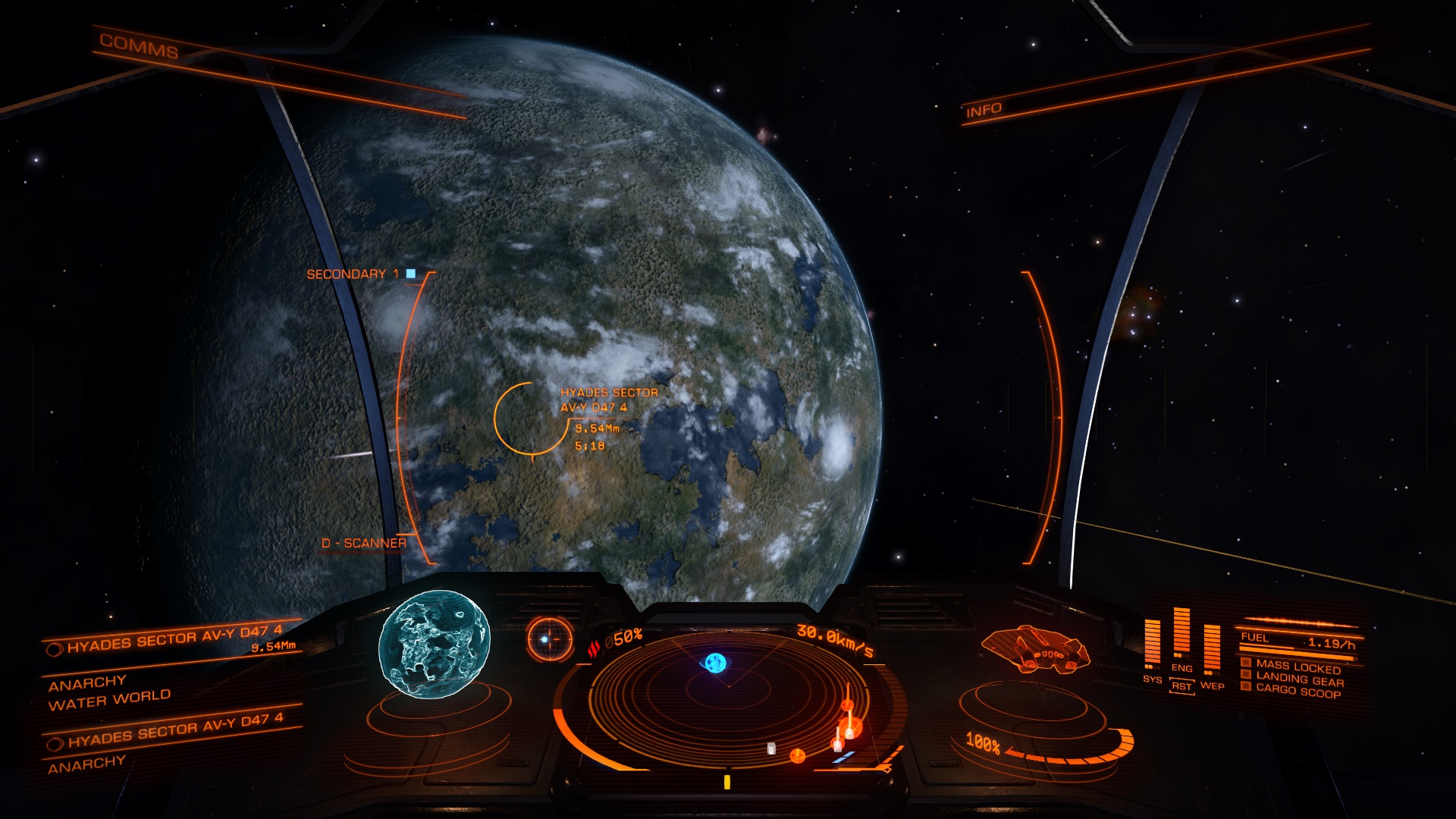1456x819 pixels.
Task: Select the SECONDARY 1 fire group label
Action: point(353,274)
